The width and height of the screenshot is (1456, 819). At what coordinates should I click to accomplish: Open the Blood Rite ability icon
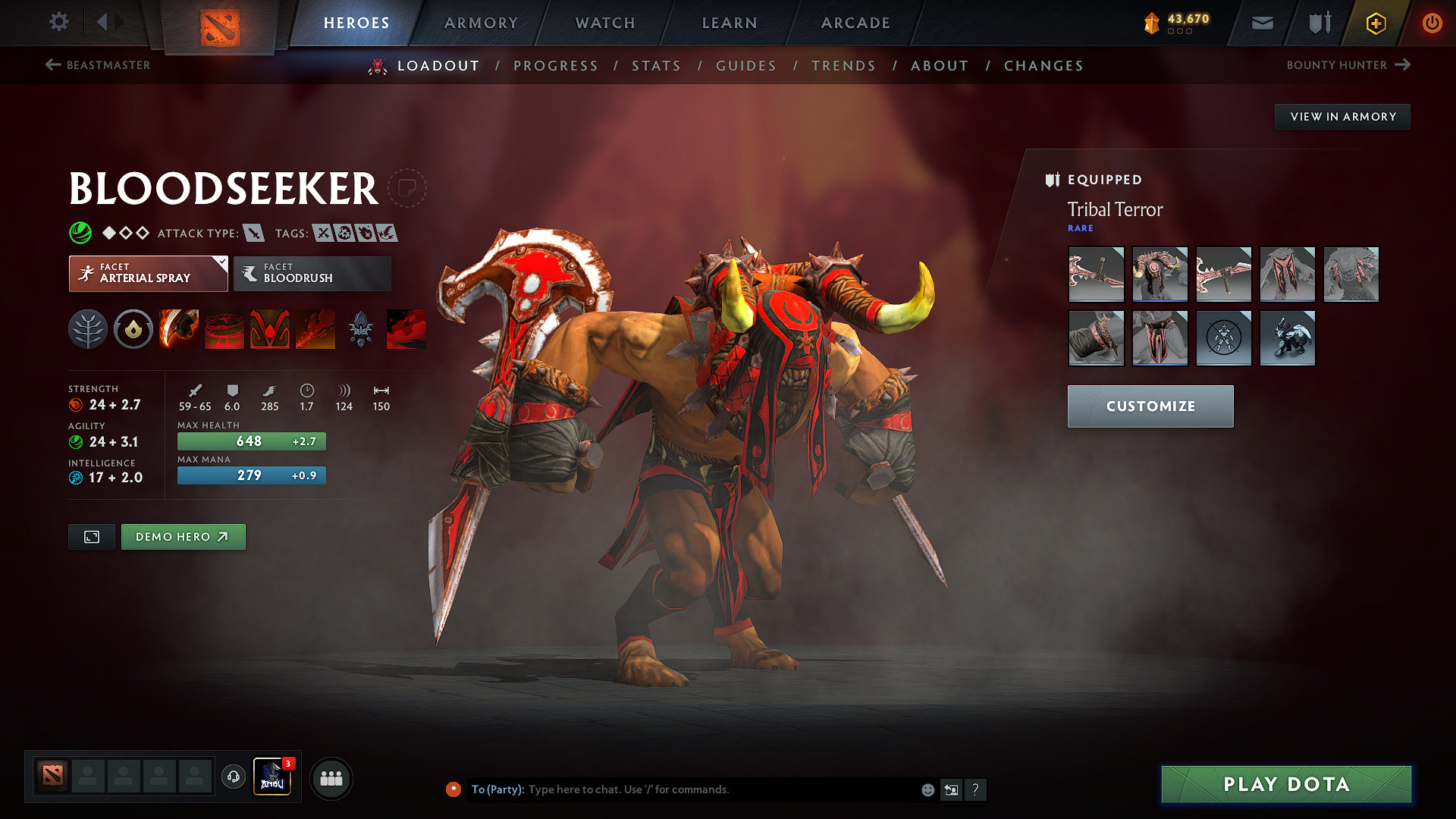[x=224, y=329]
